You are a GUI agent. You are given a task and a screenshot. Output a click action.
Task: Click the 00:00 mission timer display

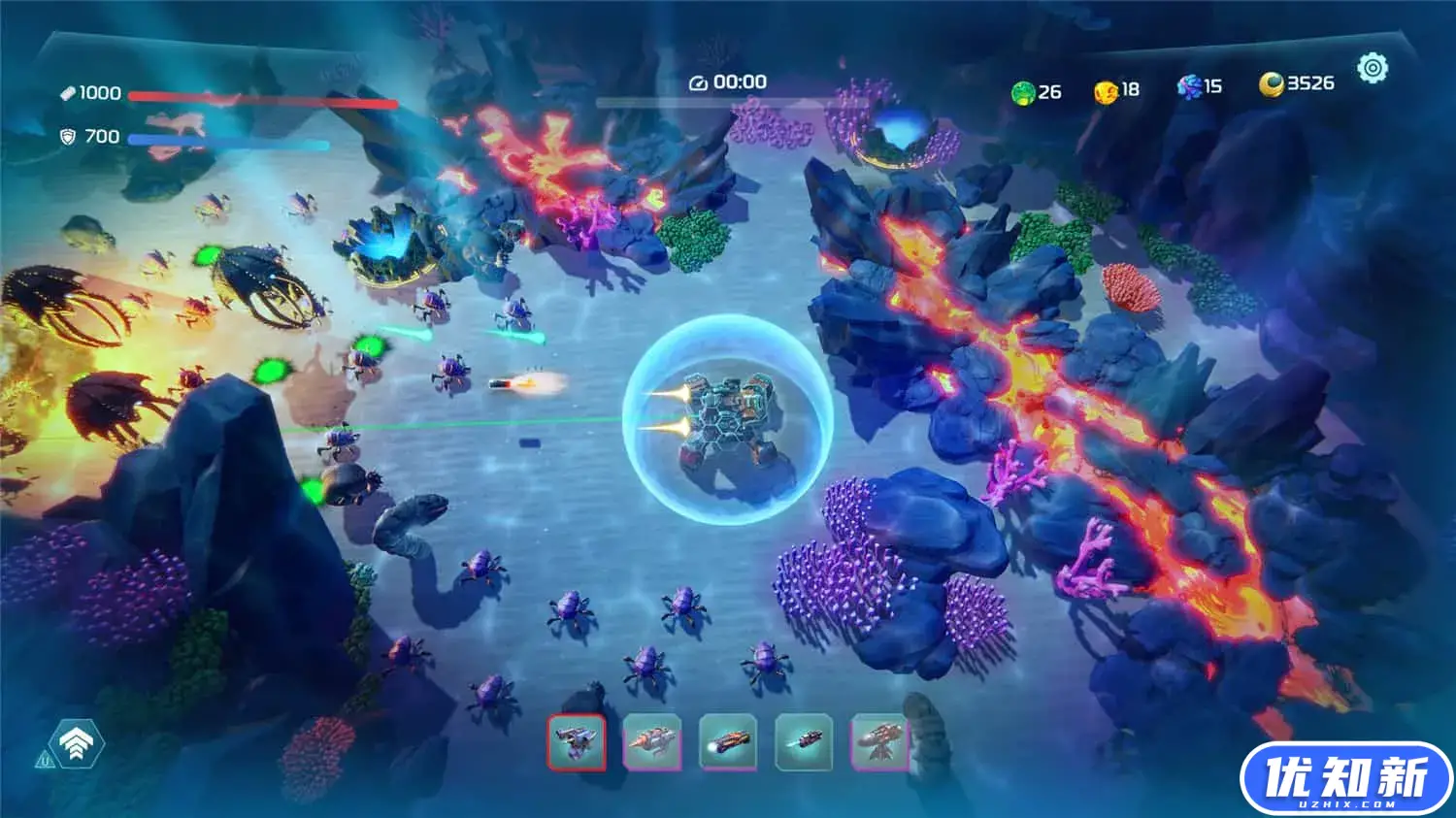(x=738, y=82)
